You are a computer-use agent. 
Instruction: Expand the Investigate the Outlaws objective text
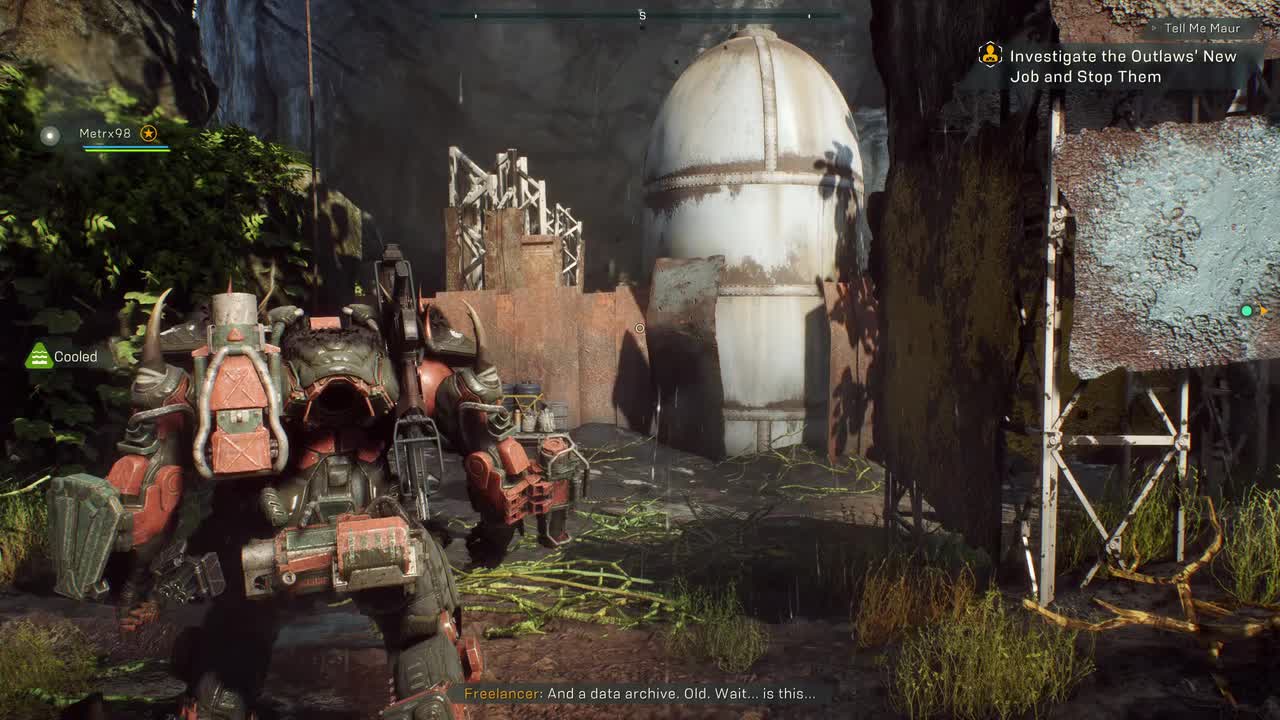point(1110,57)
